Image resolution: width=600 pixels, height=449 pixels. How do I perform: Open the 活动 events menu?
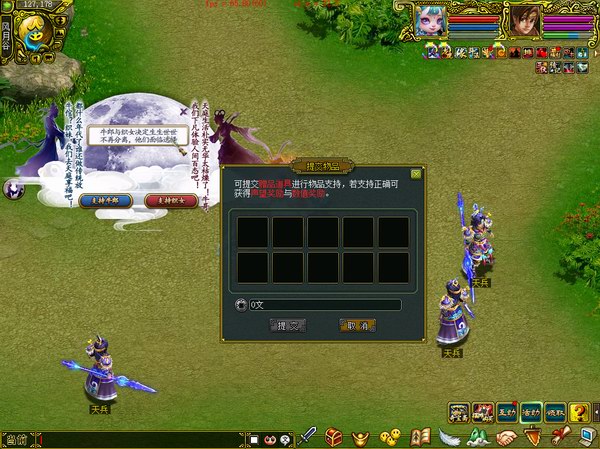point(529,411)
